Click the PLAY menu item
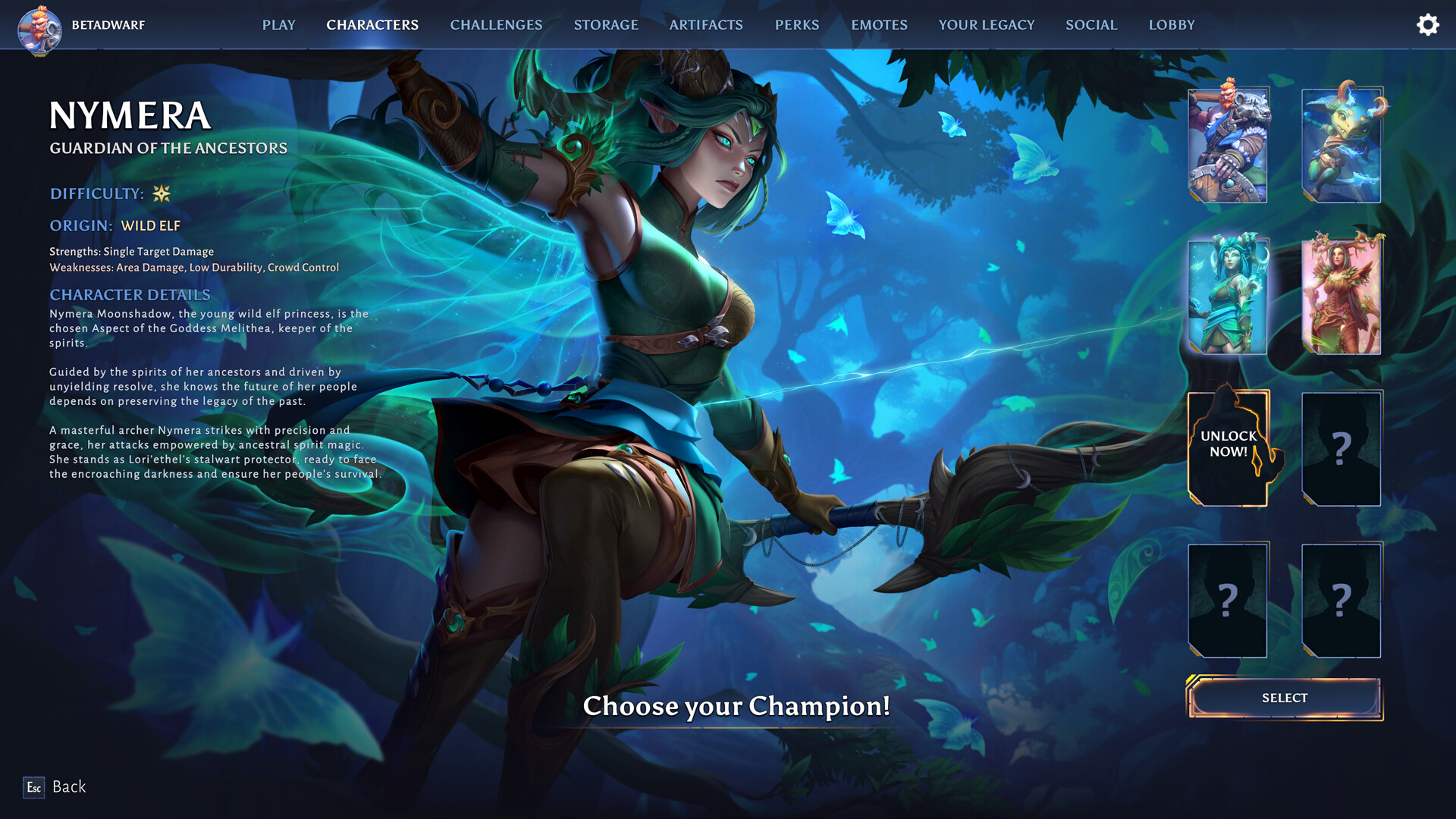1456x819 pixels. pyautogui.click(x=278, y=24)
